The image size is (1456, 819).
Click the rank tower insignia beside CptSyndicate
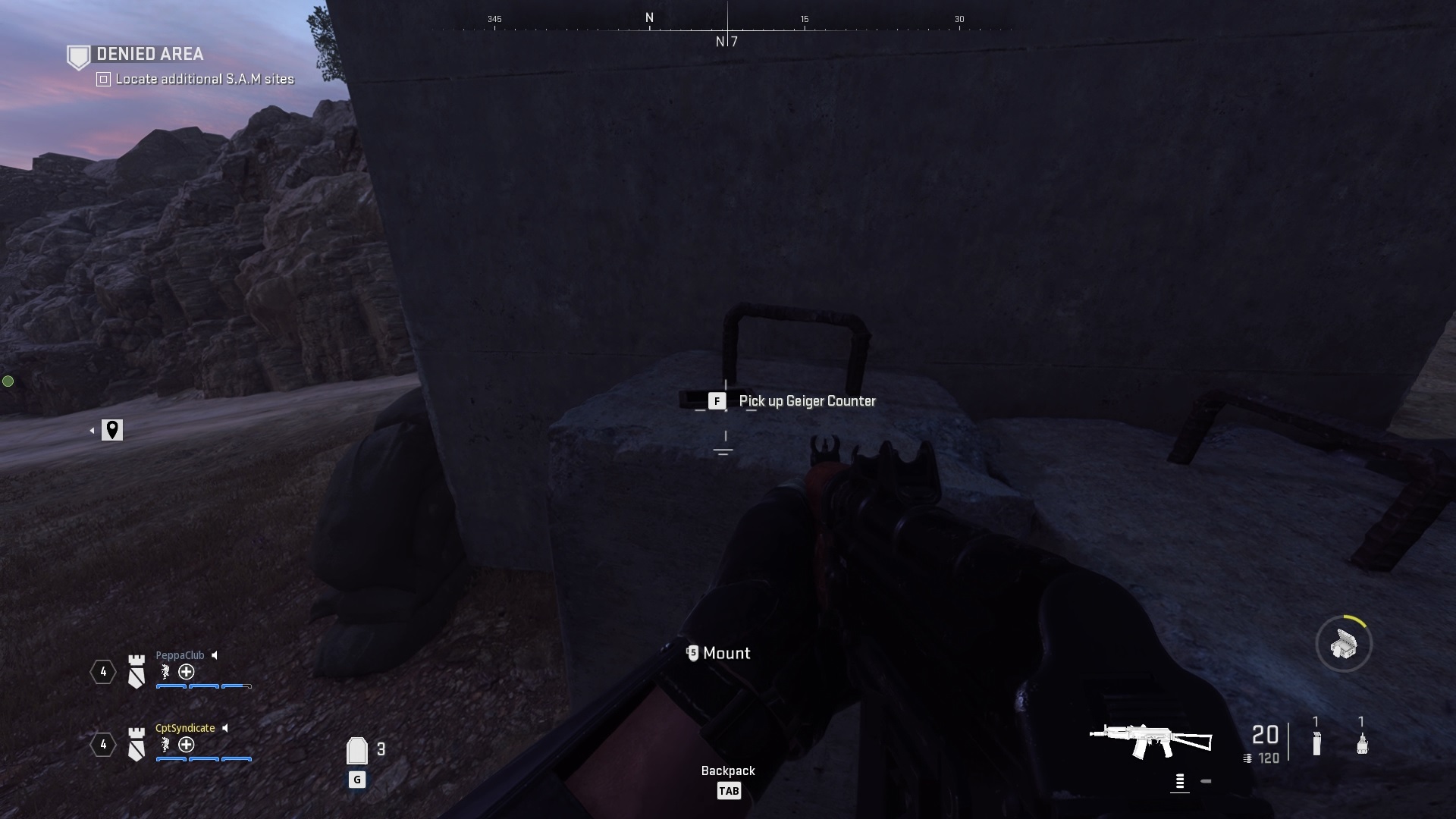click(136, 745)
